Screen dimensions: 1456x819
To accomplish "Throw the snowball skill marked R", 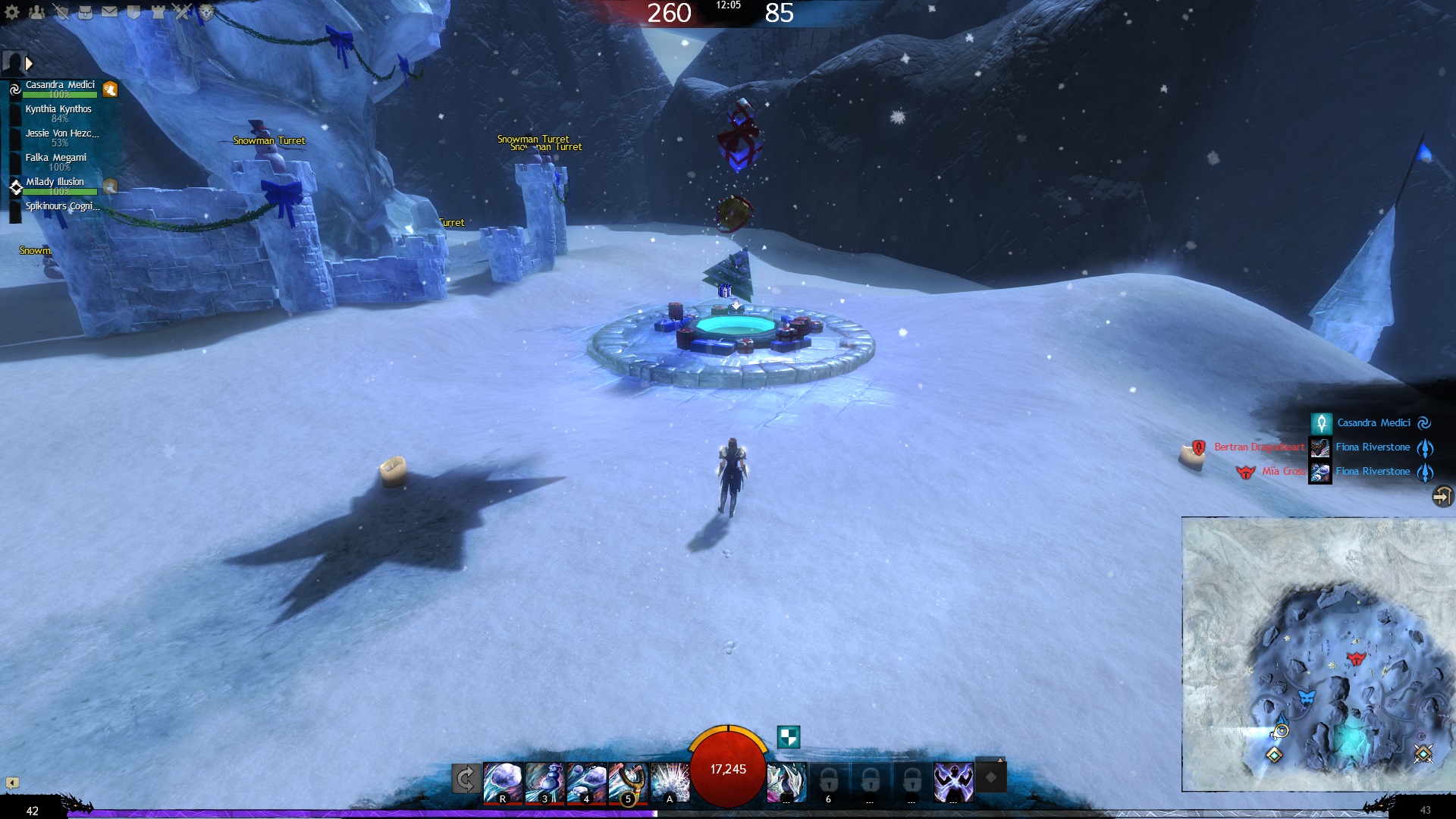I will [502, 782].
